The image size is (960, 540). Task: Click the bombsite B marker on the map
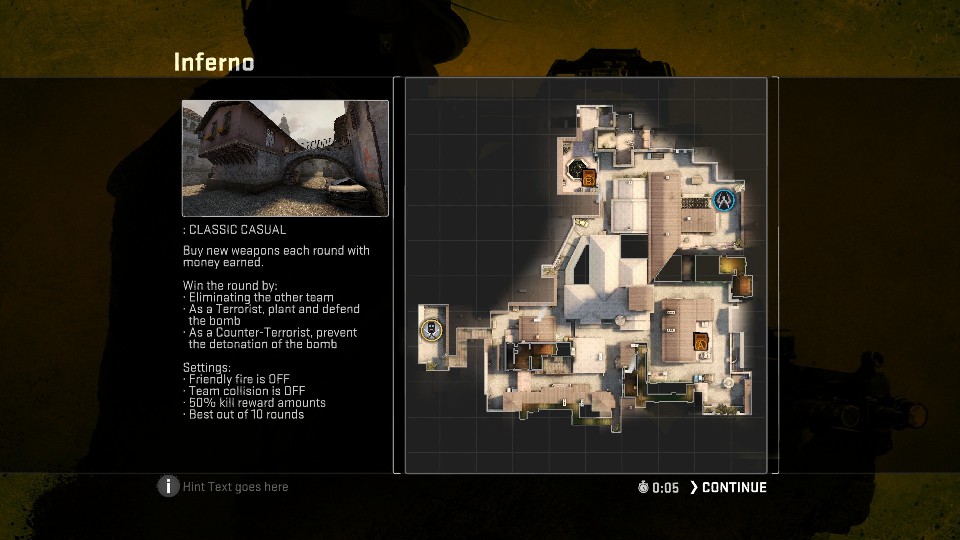[x=589, y=178]
